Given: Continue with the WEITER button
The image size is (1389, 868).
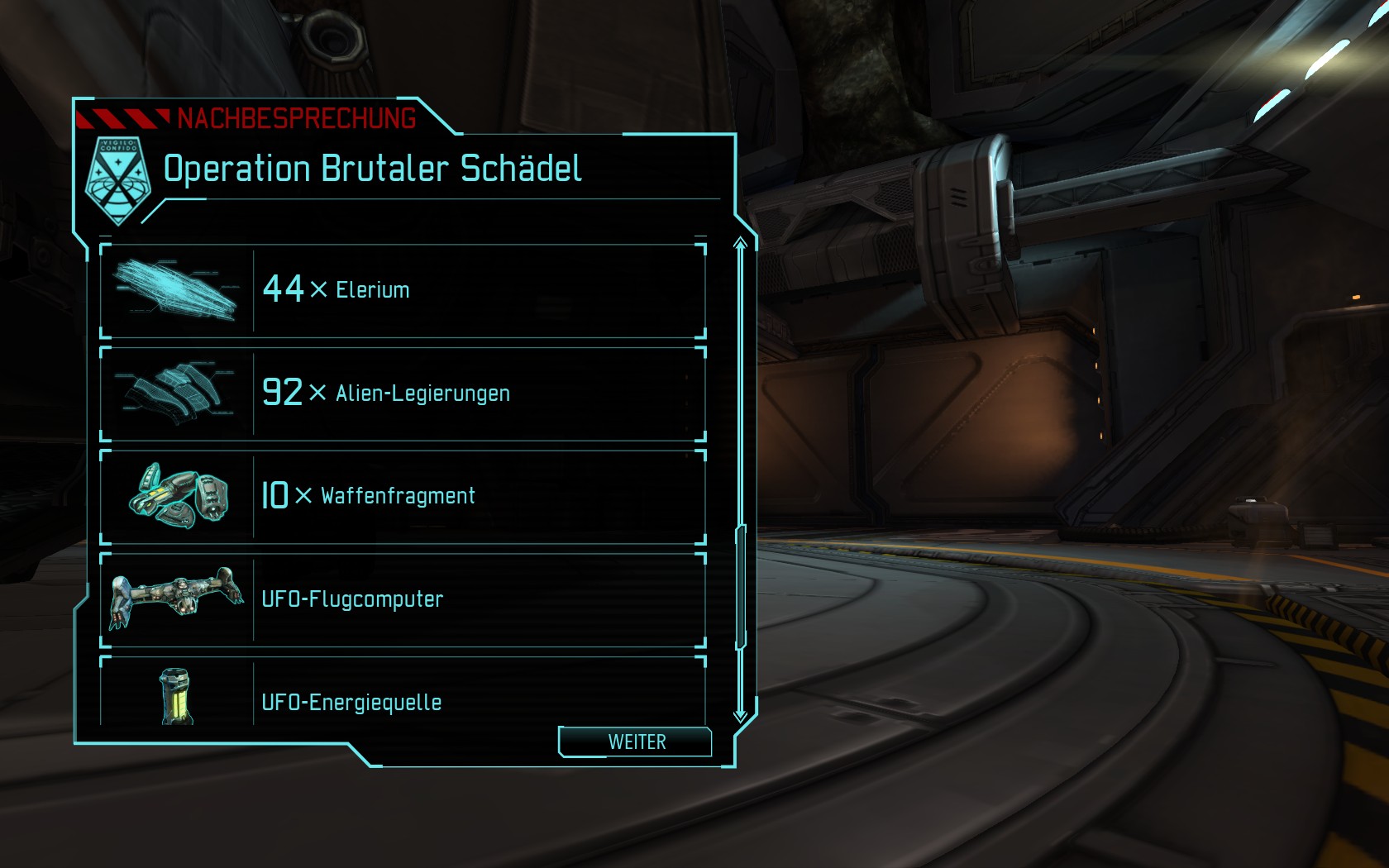Looking at the screenshot, I should point(636,742).
